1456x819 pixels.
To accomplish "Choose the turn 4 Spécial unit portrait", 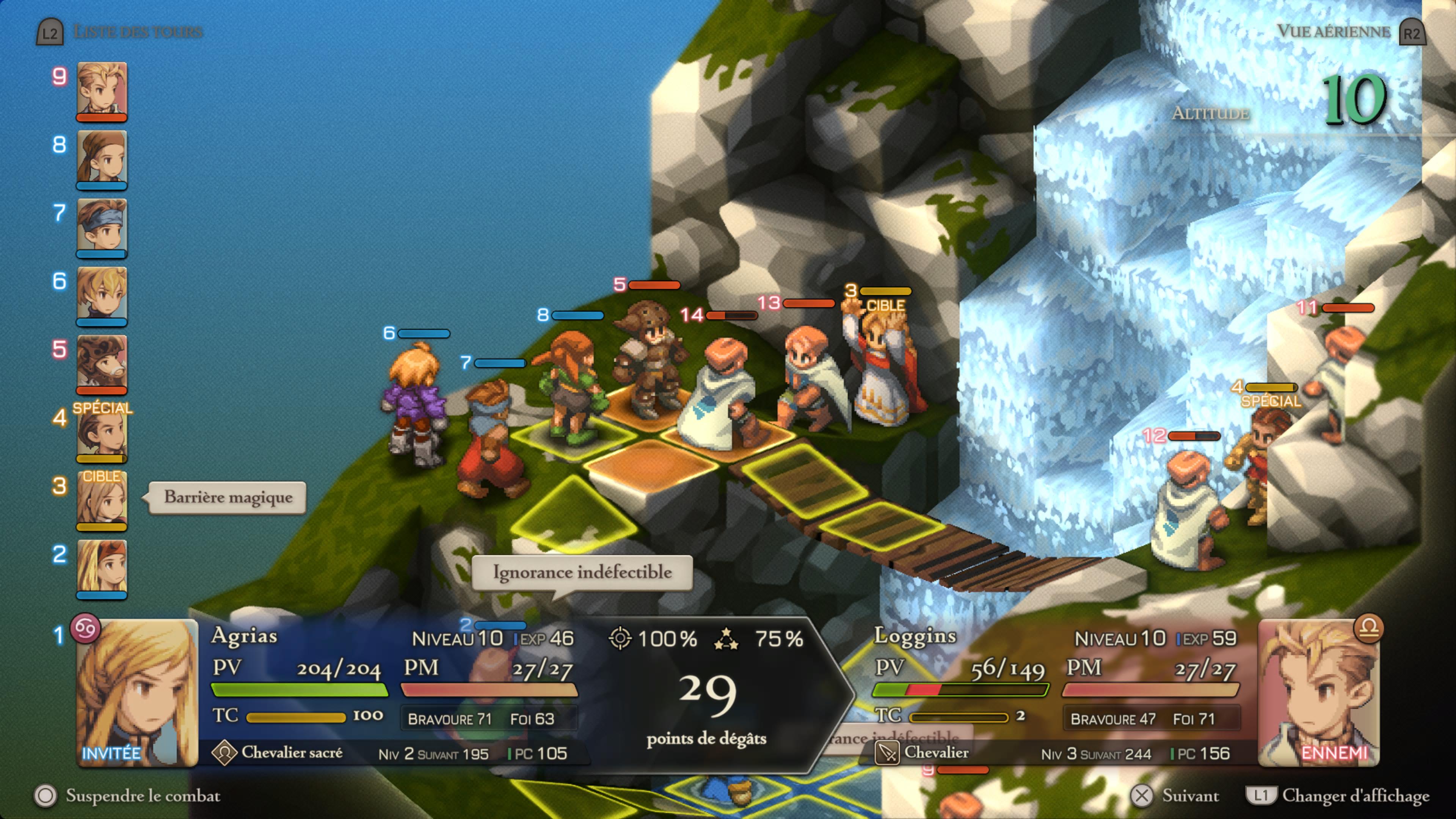I will (102, 433).
